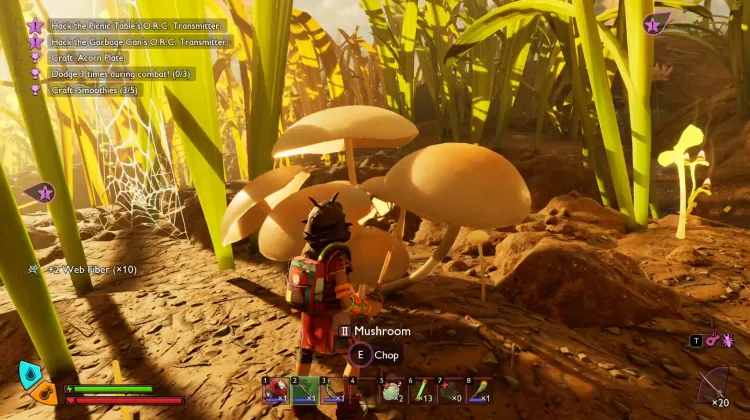Equip the bow in hotbar slot 3

[334, 390]
